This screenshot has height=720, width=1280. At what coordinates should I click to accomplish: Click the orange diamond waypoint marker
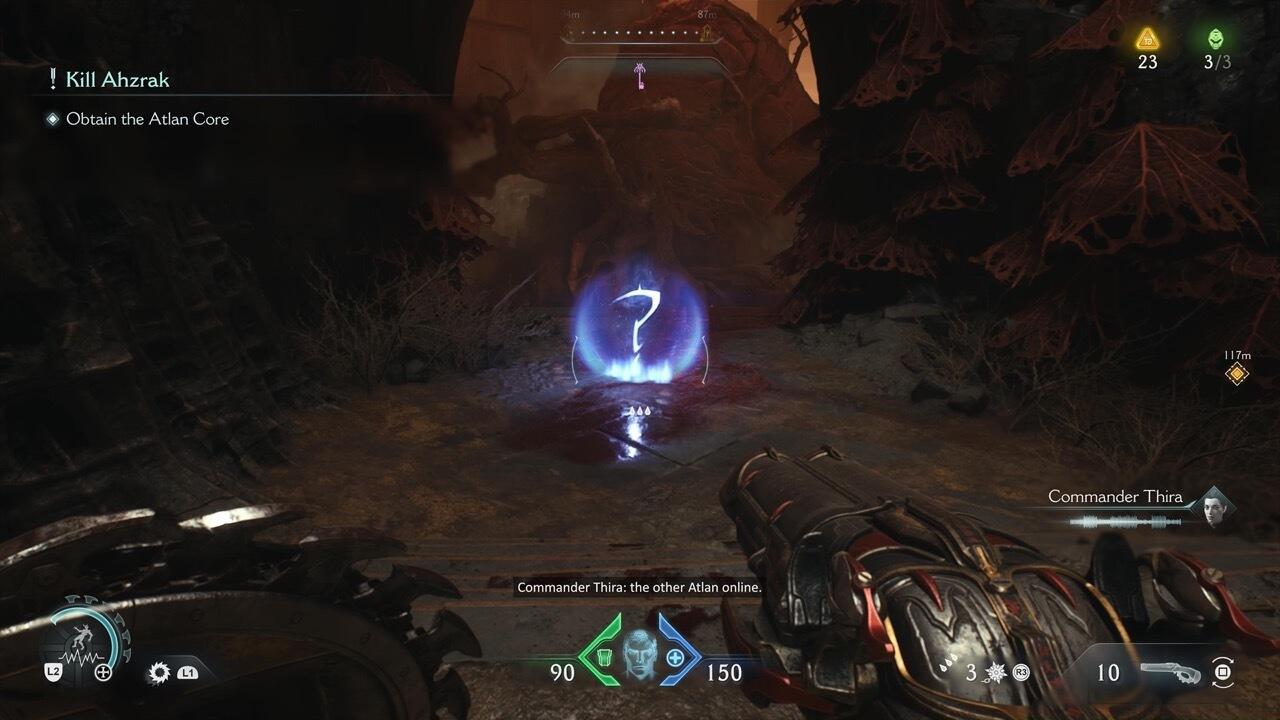pos(1237,374)
